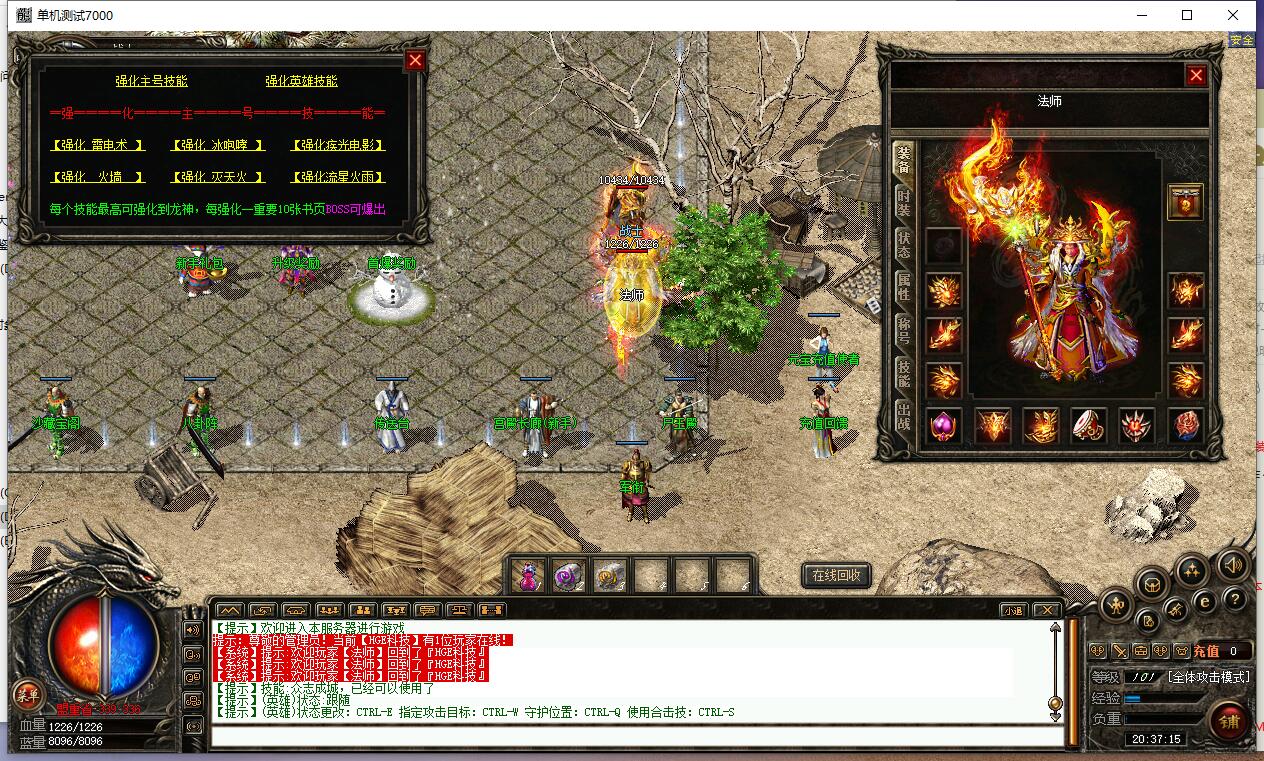Image resolution: width=1264 pixels, height=761 pixels.
Task: Open the red 铺 shop button
Action: [x=1227, y=719]
